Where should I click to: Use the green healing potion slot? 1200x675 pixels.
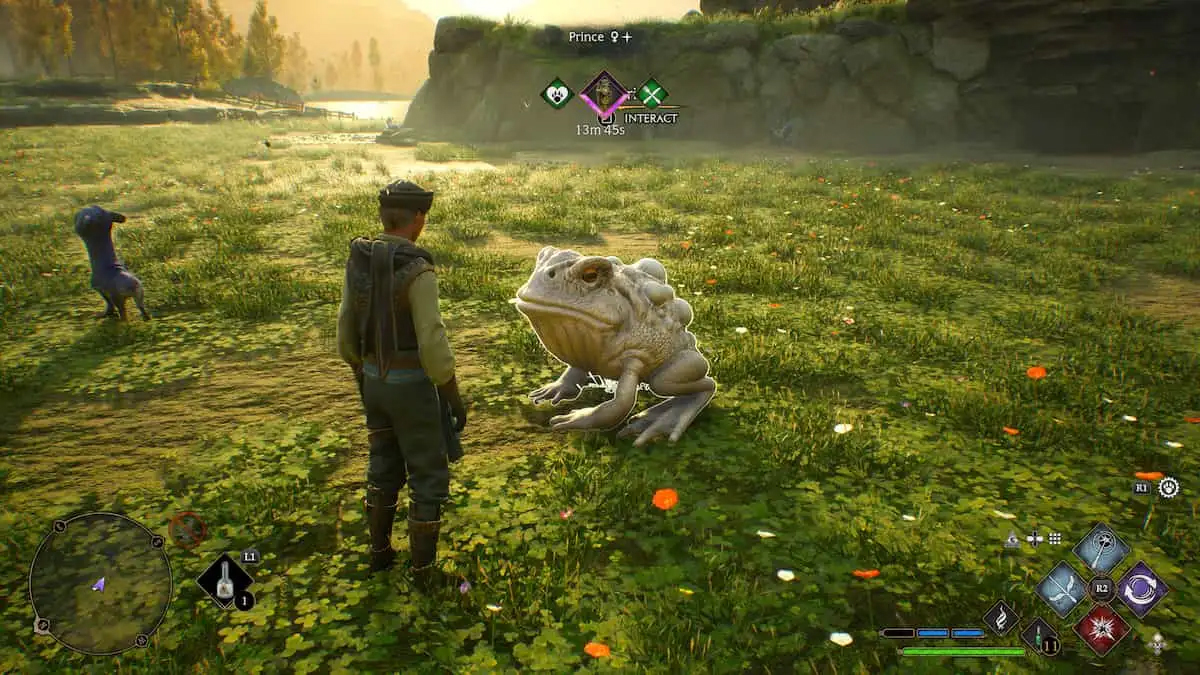(x=1039, y=636)
